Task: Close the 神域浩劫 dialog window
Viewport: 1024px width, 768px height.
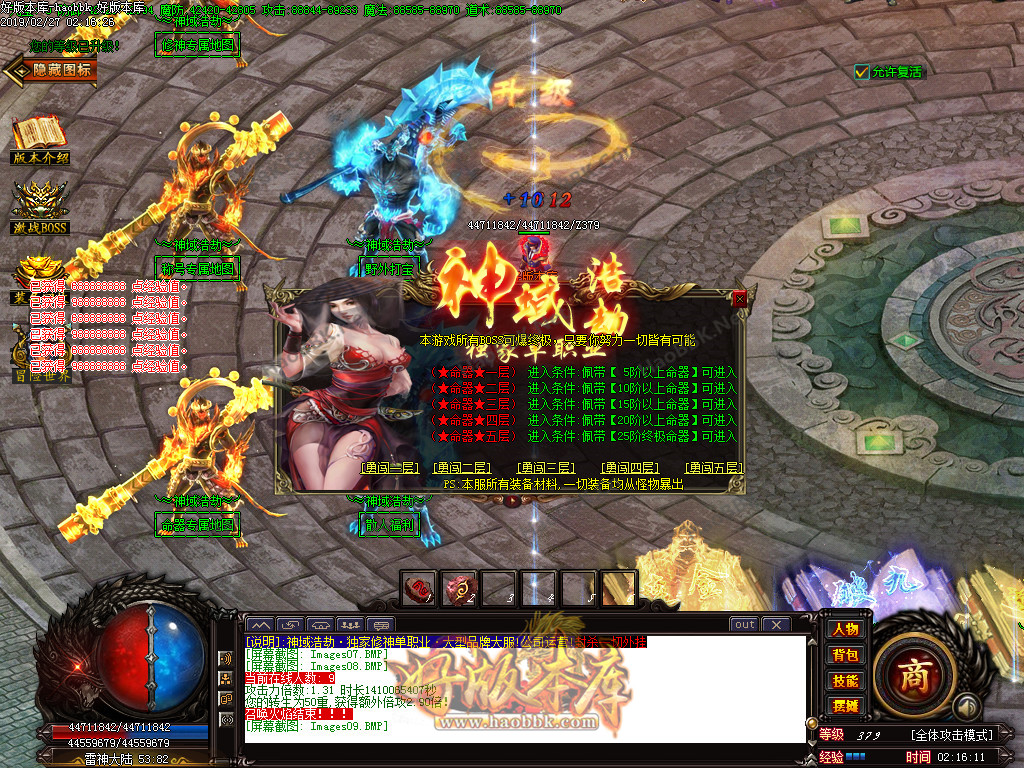Action: click(739, 298)
